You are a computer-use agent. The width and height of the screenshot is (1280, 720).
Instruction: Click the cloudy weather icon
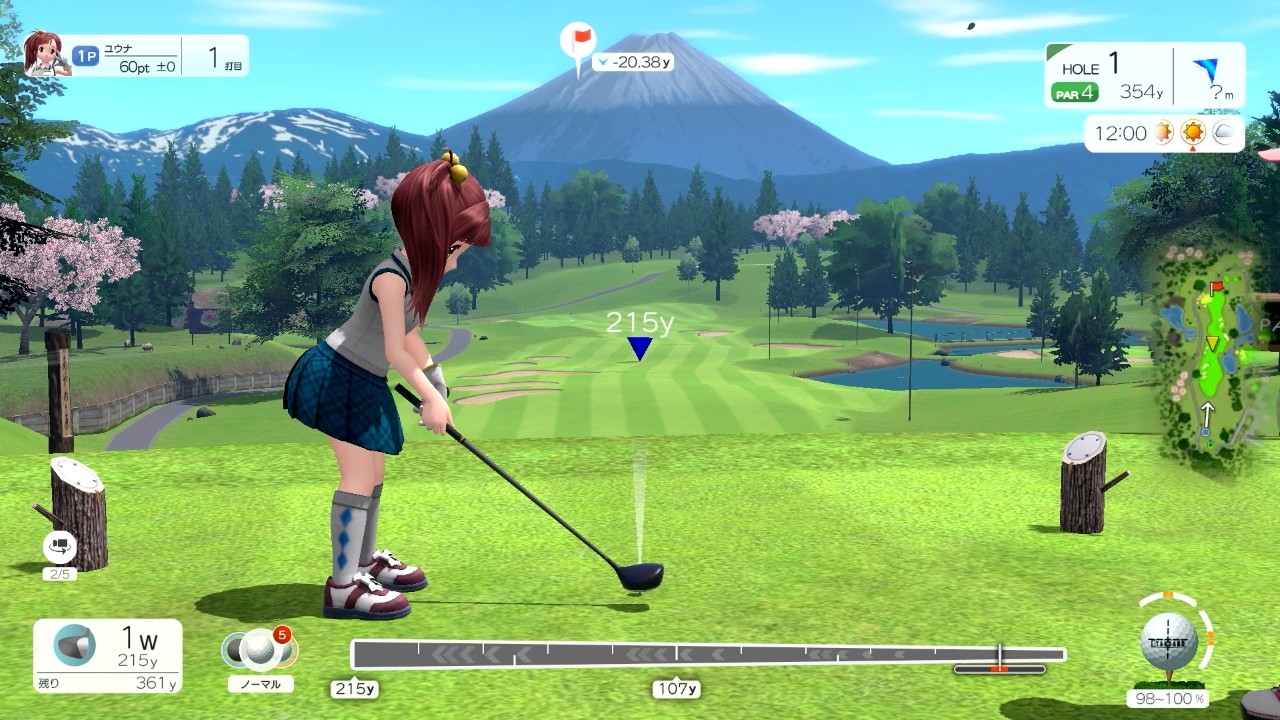tap(1222, 132)
